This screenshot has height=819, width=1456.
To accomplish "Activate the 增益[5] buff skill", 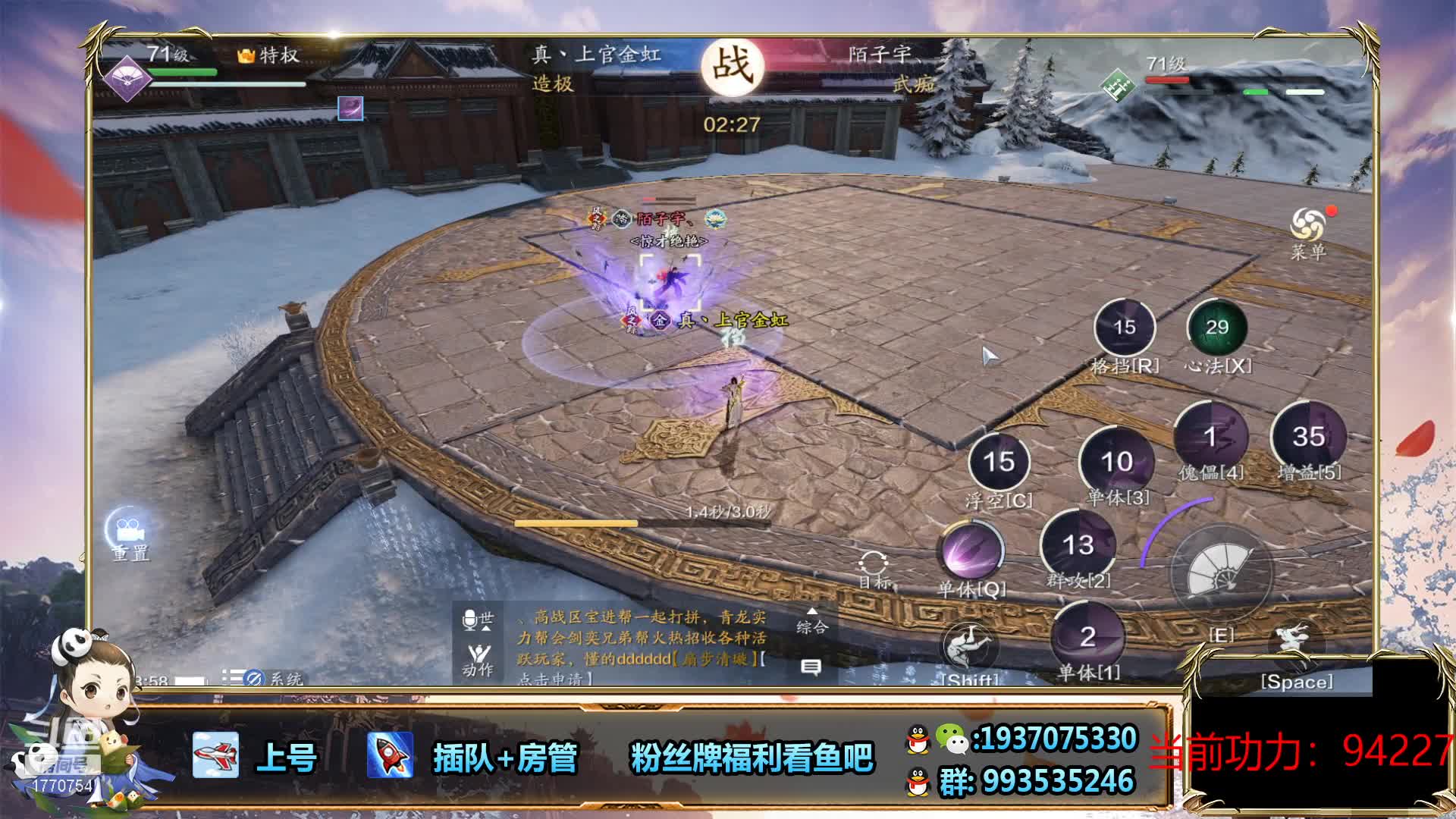I will (x=1308, y=437).
